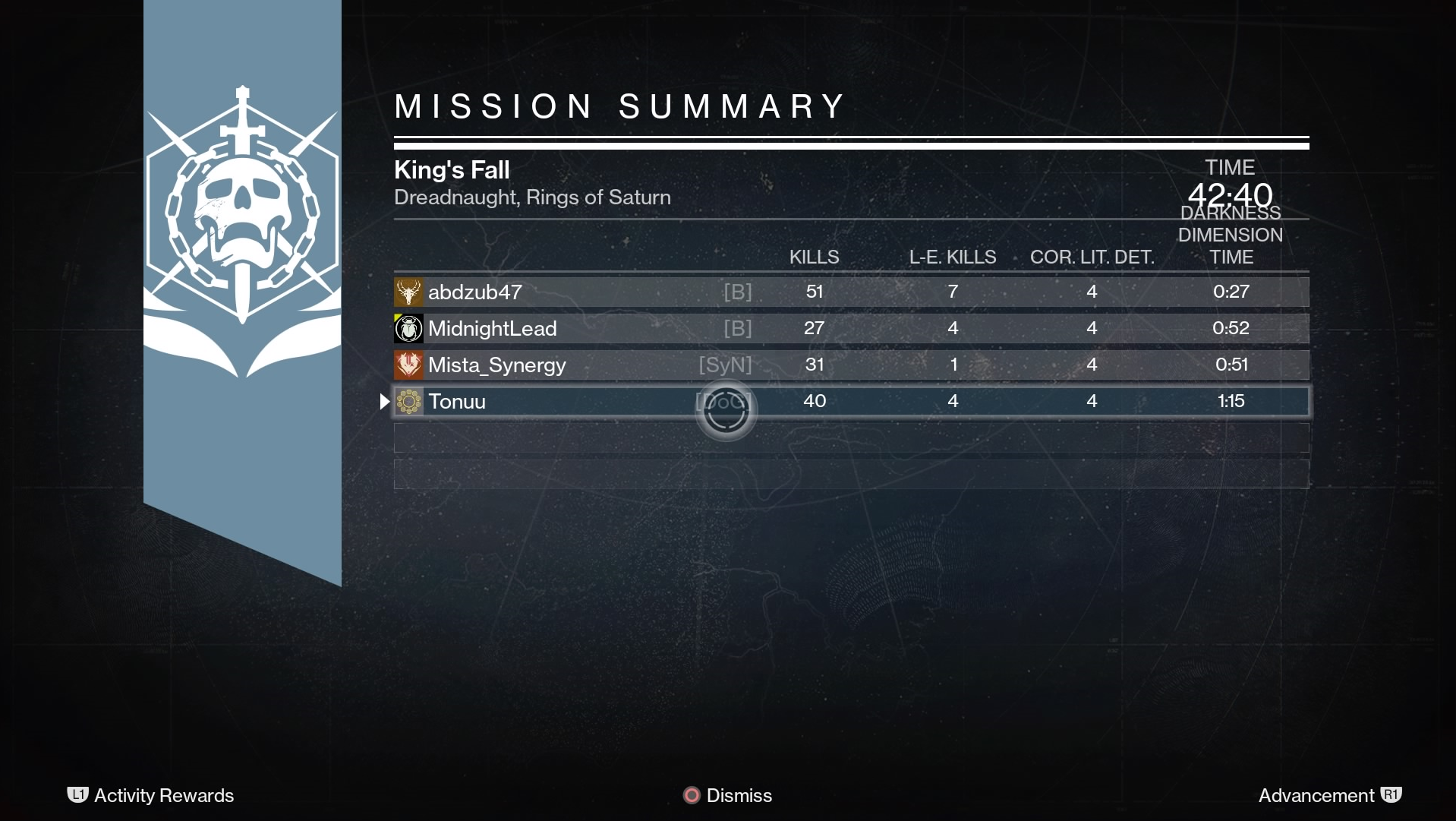Click MidnightLead's beetle emblem icon
The image size is (1456, 821).
point(408,328)
